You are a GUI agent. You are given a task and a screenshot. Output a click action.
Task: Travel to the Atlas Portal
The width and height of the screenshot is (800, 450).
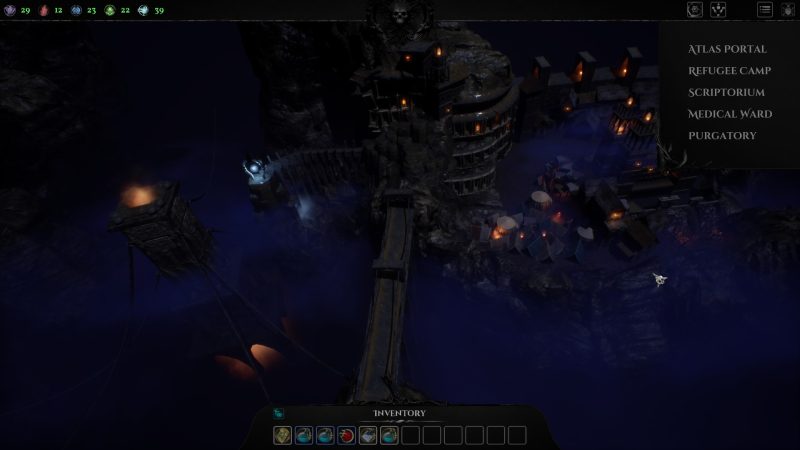[x=727, y=49]
